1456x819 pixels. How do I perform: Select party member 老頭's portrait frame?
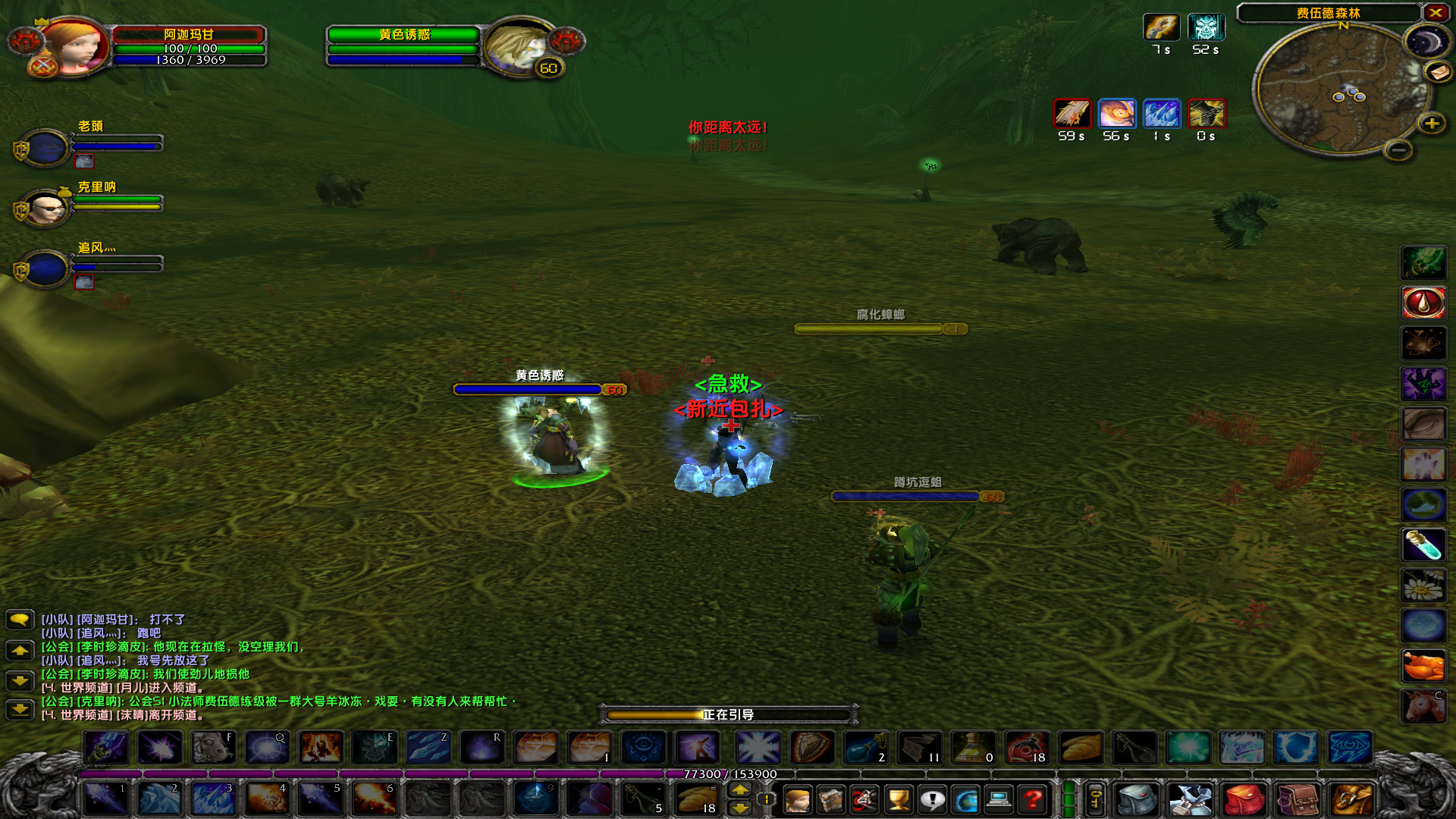tap(44, 146)
